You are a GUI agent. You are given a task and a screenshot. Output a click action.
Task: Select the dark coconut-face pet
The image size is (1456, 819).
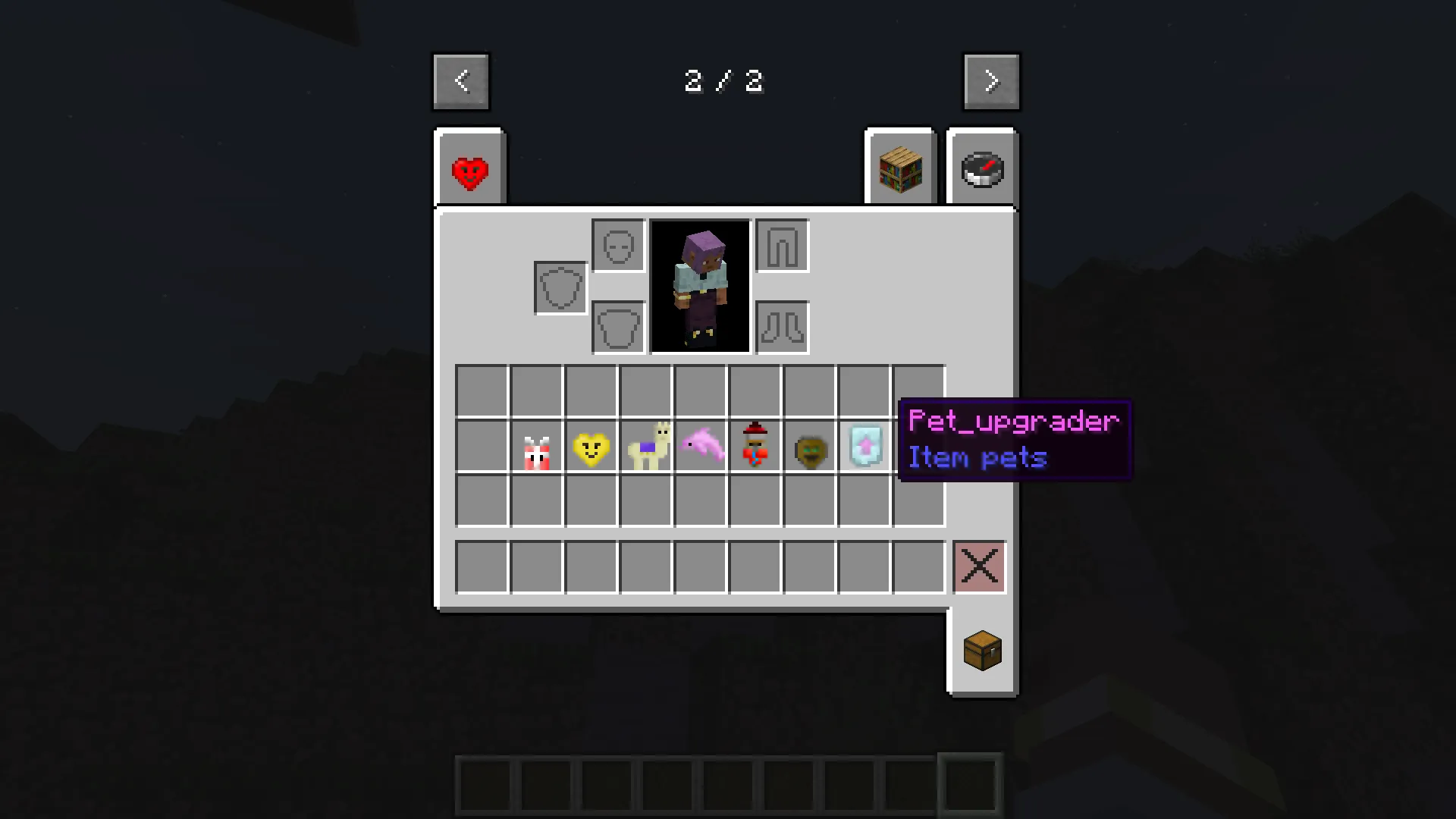coord(810,447)
